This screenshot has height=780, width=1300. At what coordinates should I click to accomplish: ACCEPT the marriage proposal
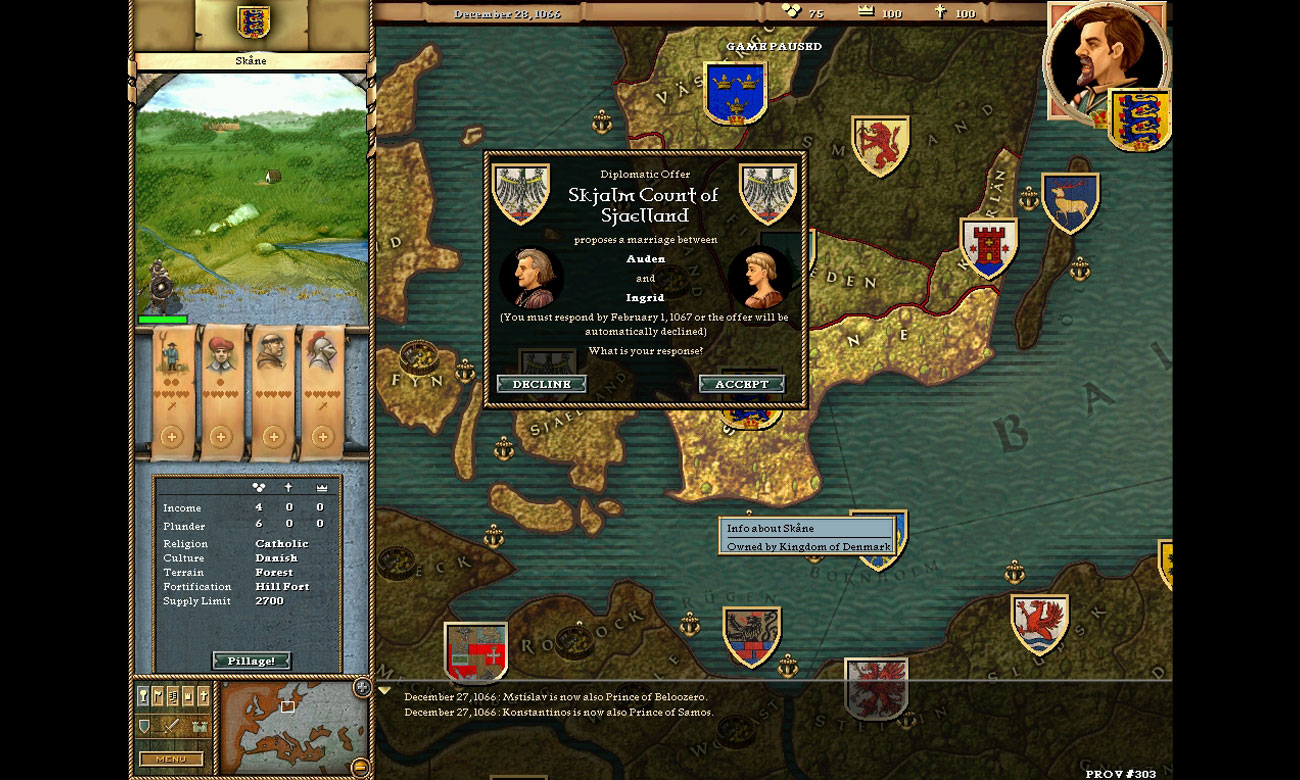click(743, 383)
